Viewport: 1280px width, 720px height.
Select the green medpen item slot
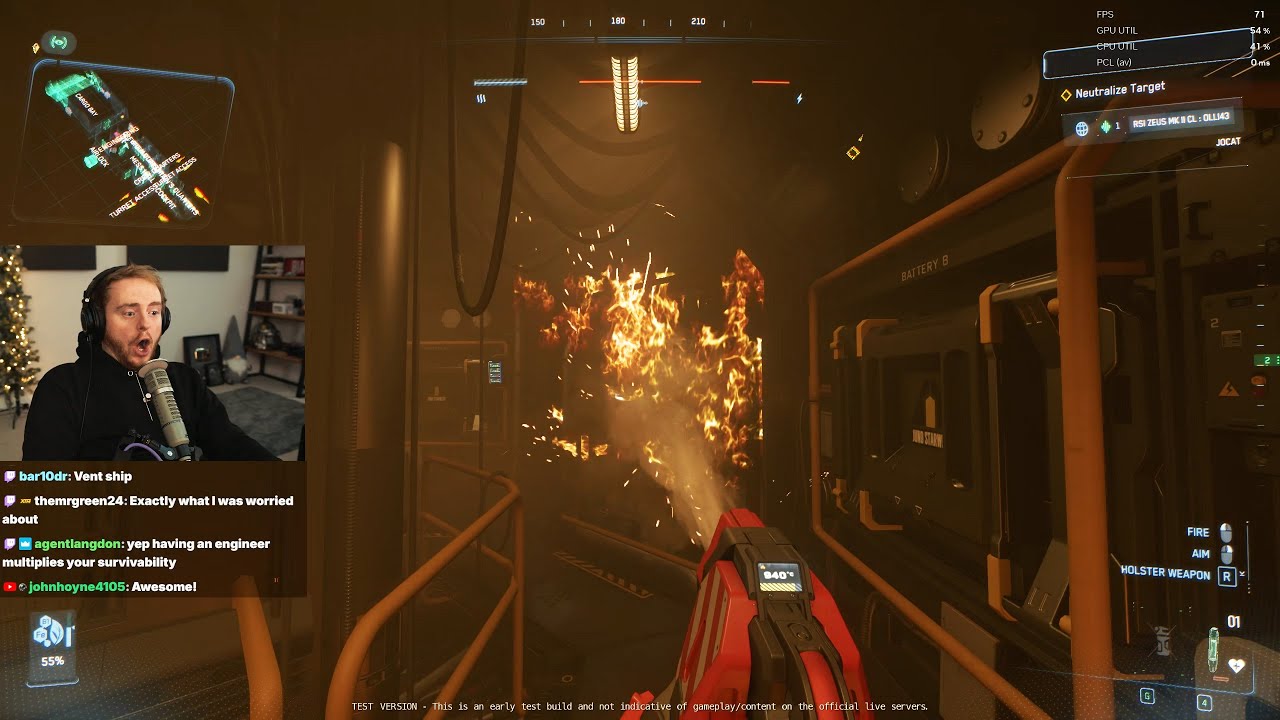1213,648
